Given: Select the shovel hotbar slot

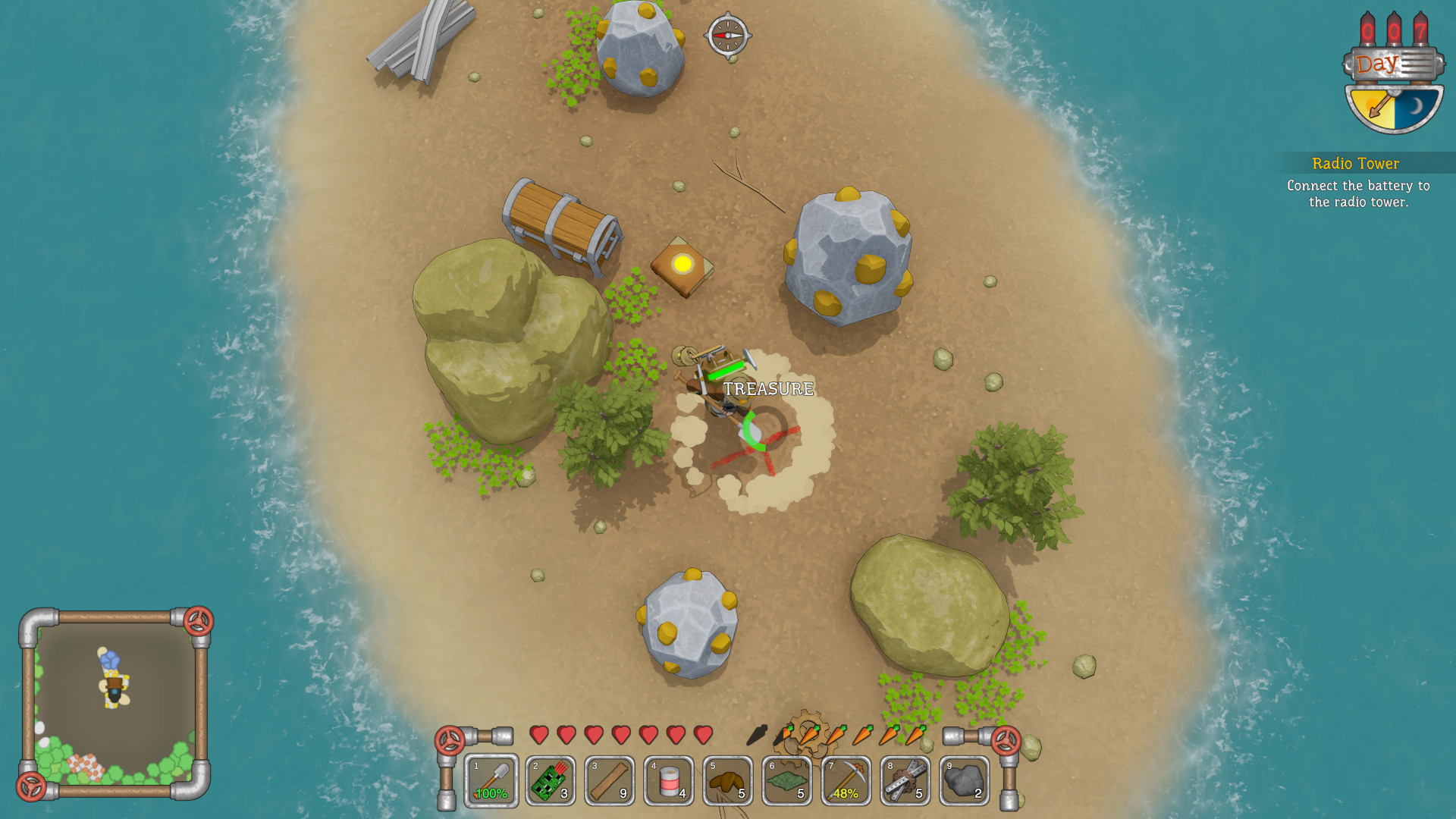Looking at the screenshot, I should click(491, 780).
